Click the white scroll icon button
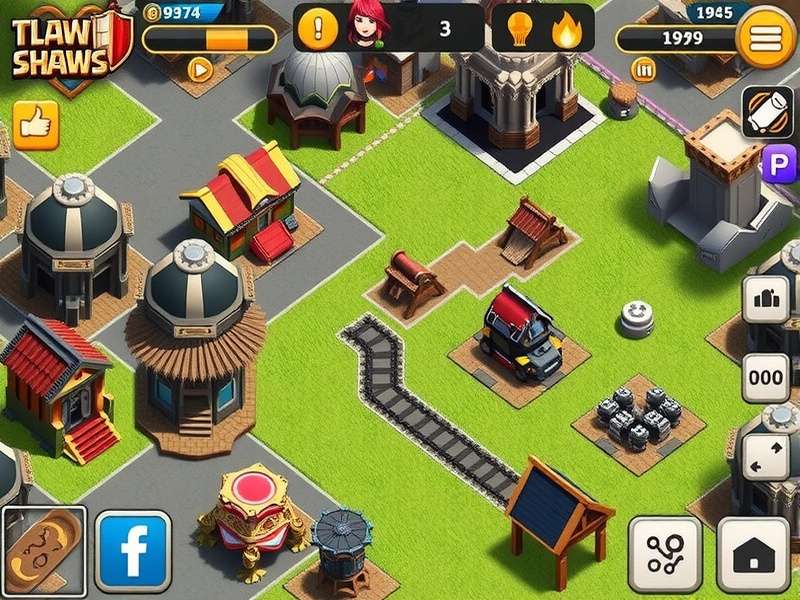800x600 pixels. pyautogui.click(x=767, y=112)
